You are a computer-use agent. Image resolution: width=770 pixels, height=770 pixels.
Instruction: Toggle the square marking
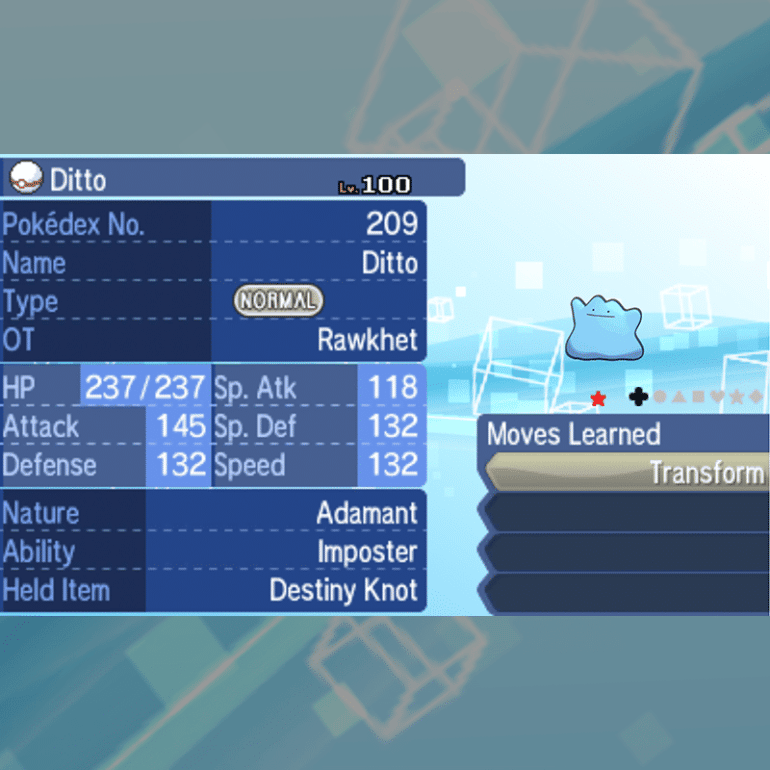point(698,398)
